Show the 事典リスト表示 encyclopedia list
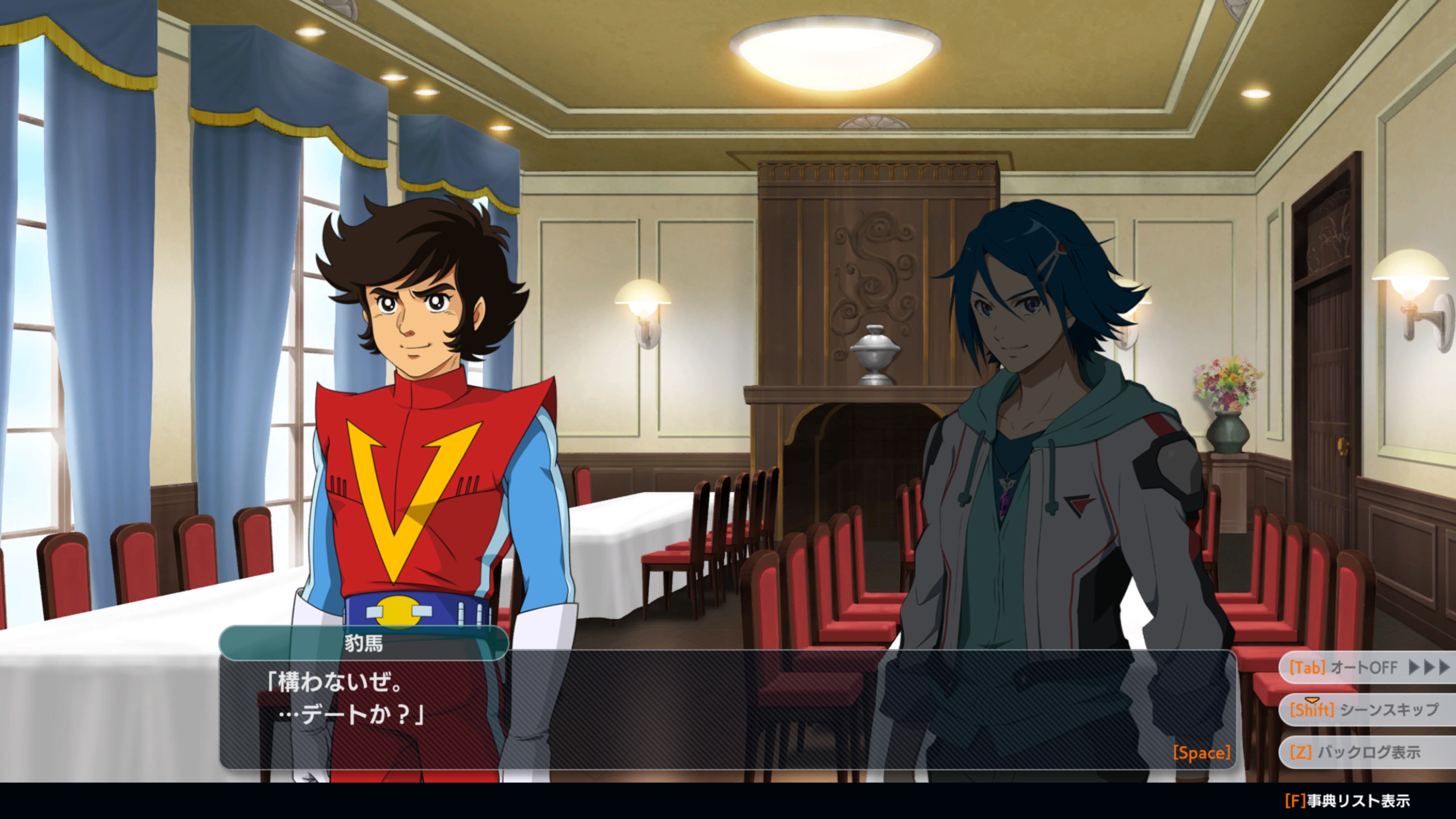 coord(1347,801)
